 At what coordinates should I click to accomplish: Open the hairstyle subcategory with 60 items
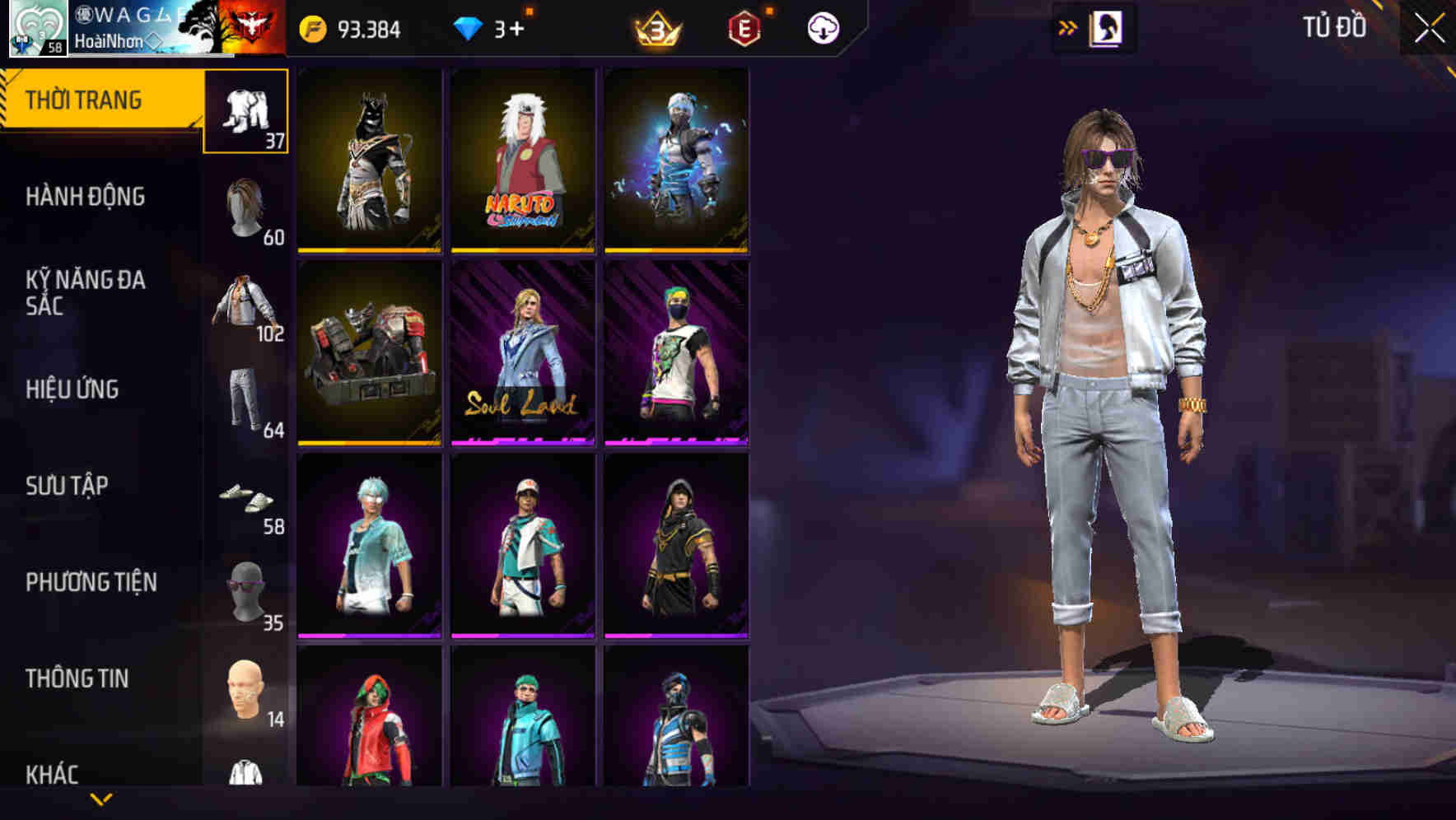coord(246,212)
